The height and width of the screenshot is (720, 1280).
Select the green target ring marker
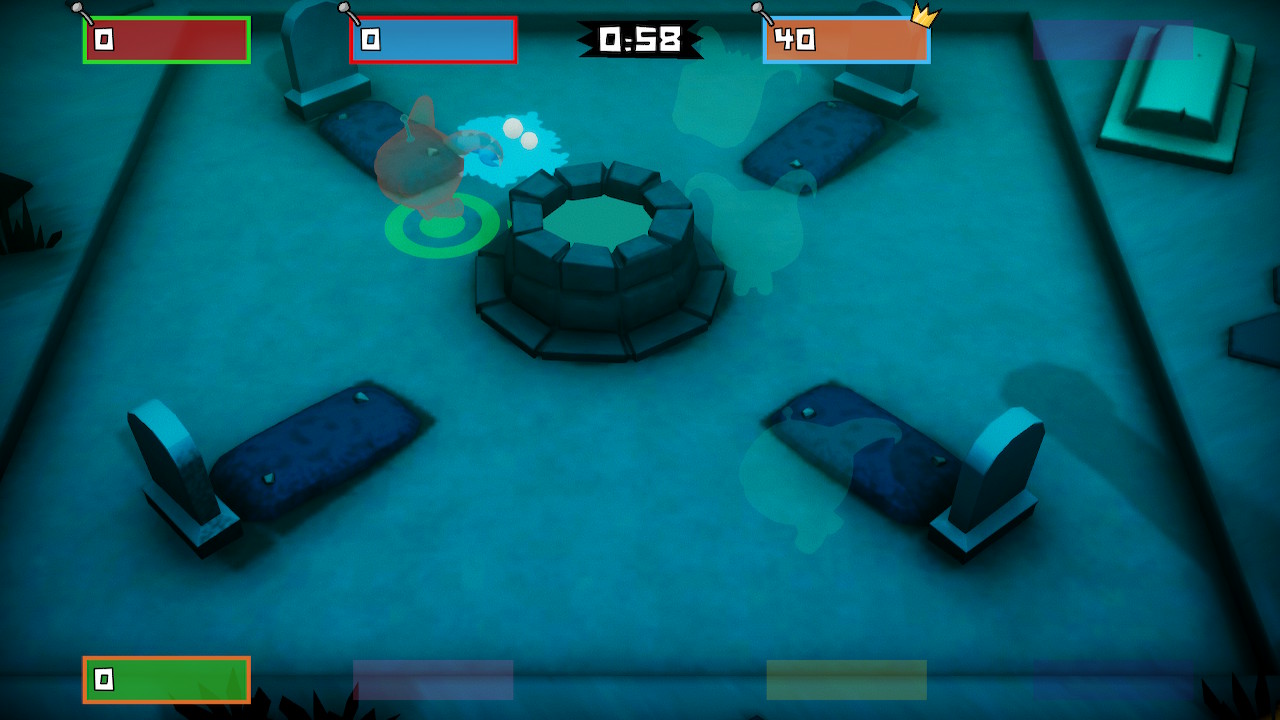(x=440, y=228)
